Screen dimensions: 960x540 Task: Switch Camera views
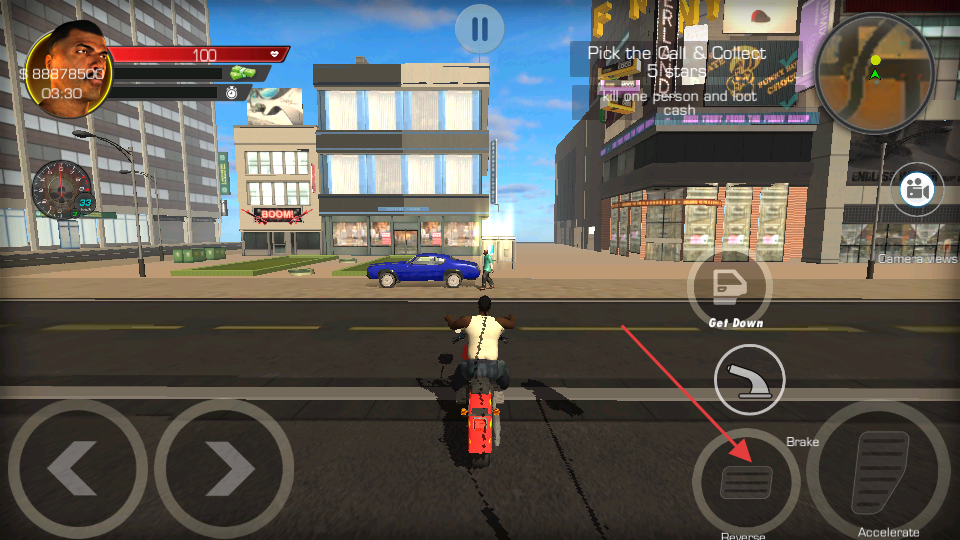(x=916, y=190)
